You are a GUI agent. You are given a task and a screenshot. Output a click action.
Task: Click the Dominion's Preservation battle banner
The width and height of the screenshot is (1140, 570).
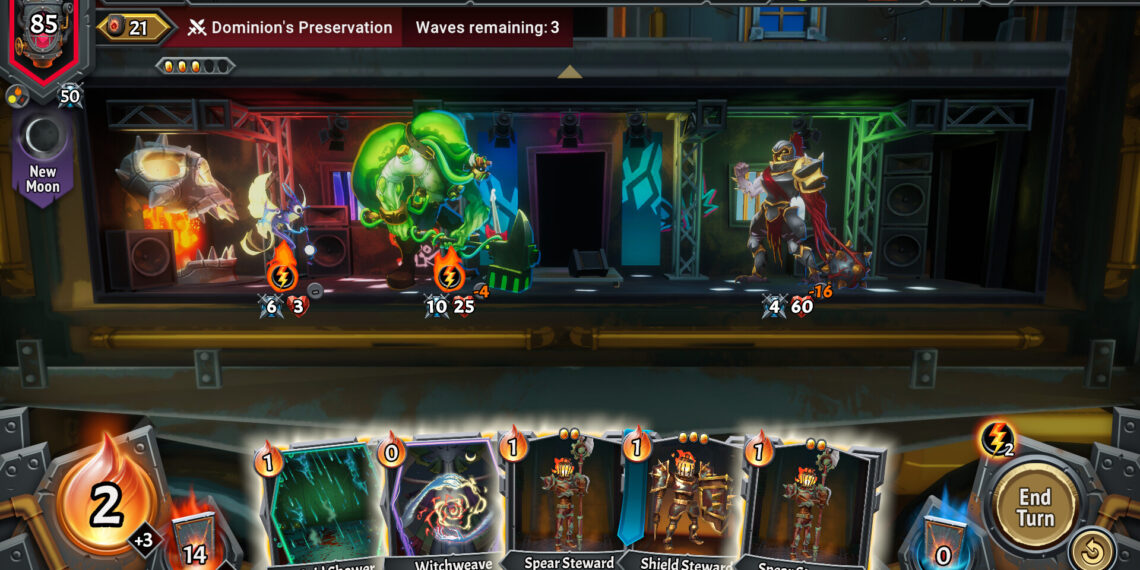click(x=290, y=28)
